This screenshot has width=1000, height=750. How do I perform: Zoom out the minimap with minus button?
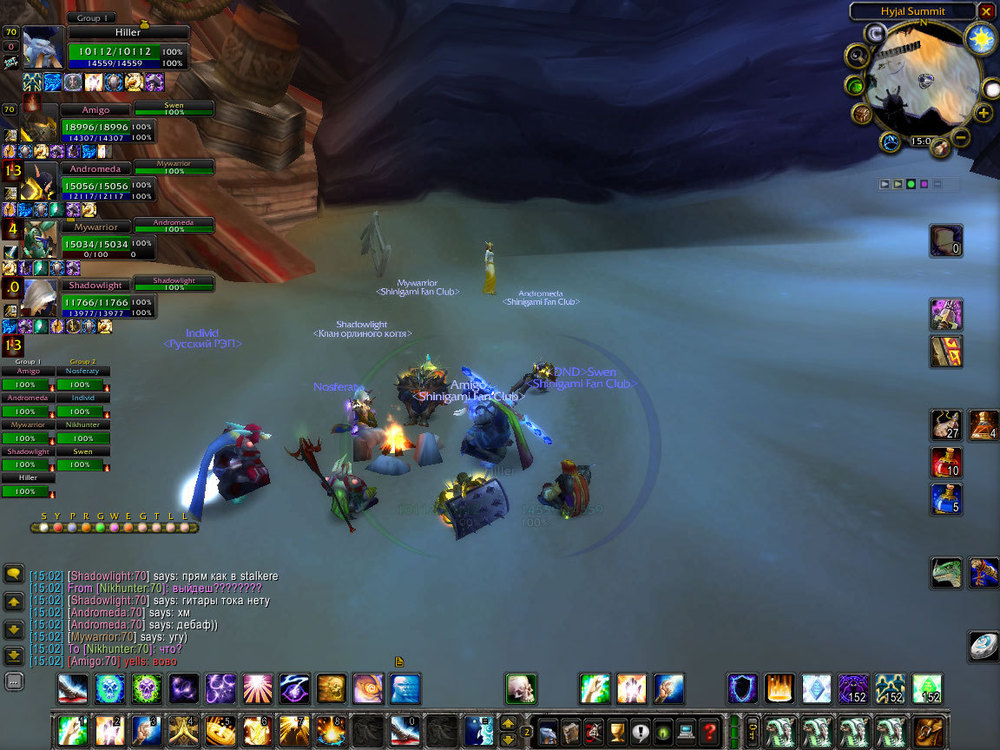[x=960, y=137]
